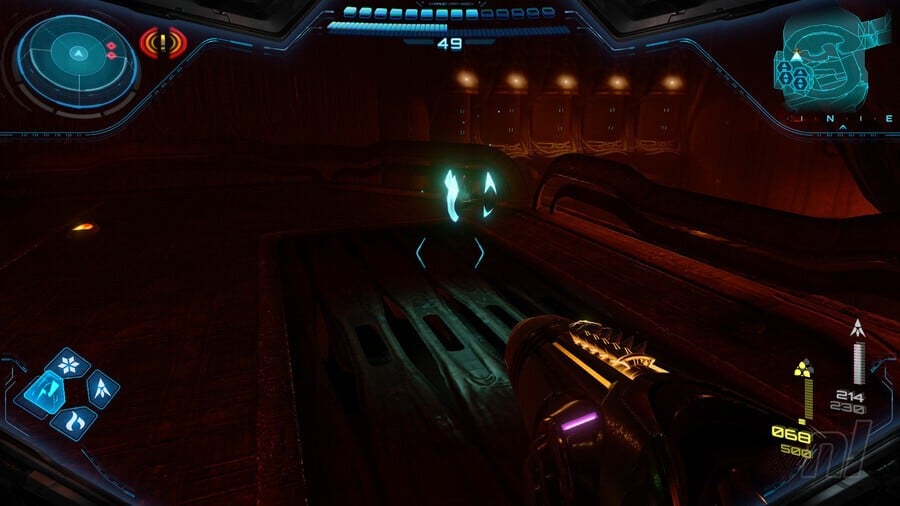Choose the highlighted thunder shot icon
Viewport: 900px width, 506px height.
pyautogui.click(x=42, y=392)
